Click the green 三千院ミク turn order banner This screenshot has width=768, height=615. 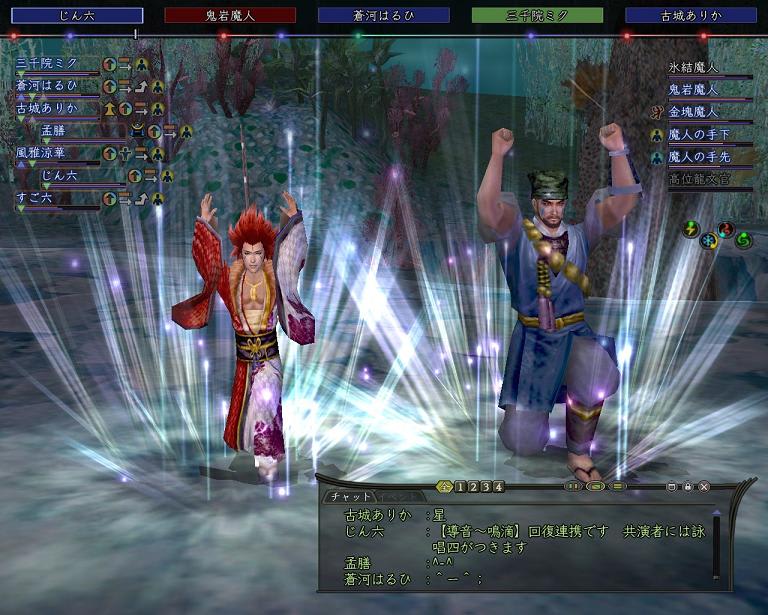pyautogui.click(x=537, y=15)
